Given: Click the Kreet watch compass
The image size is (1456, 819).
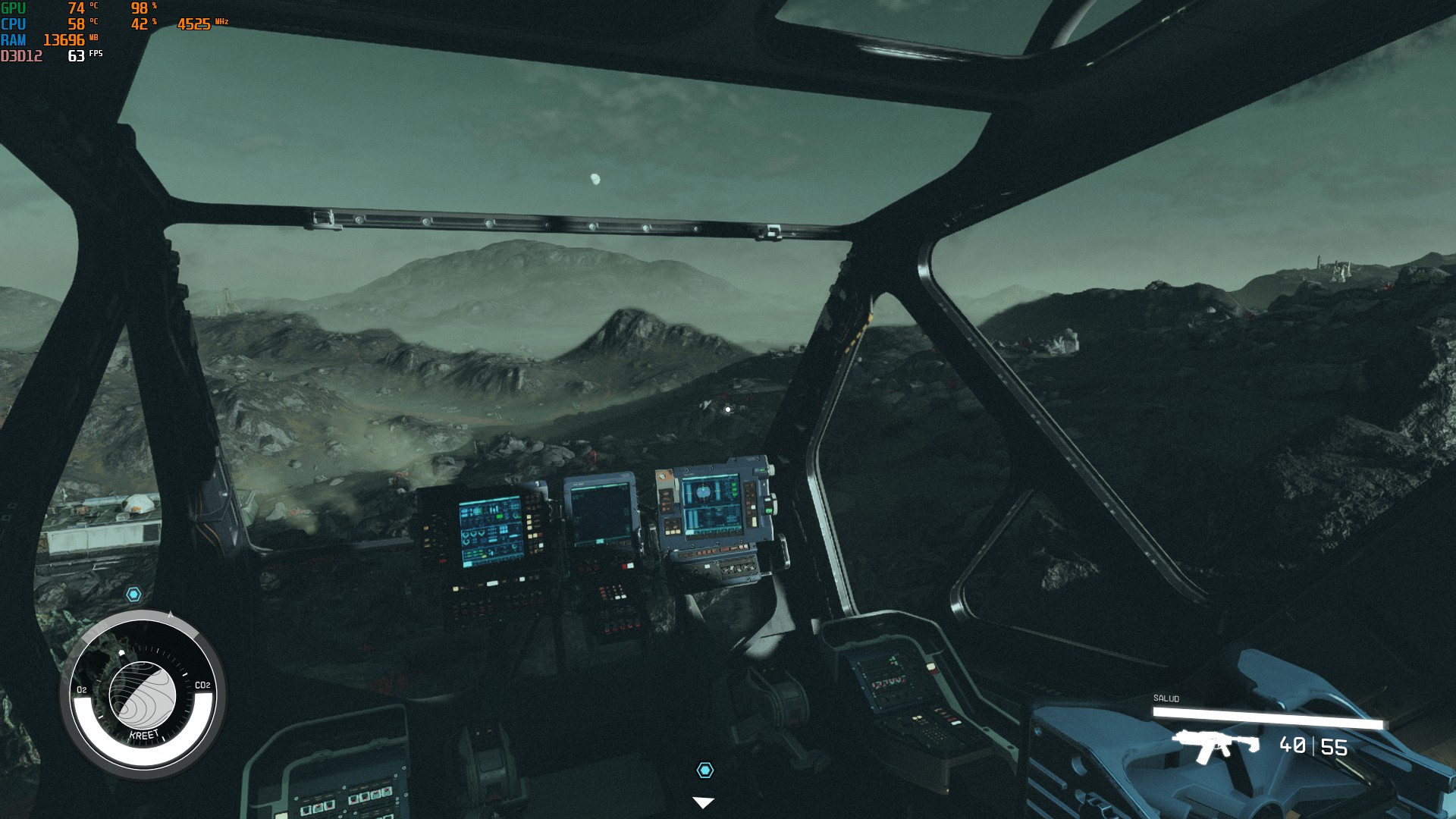Looking at the screenshot, I should click(x=143, y=692).
